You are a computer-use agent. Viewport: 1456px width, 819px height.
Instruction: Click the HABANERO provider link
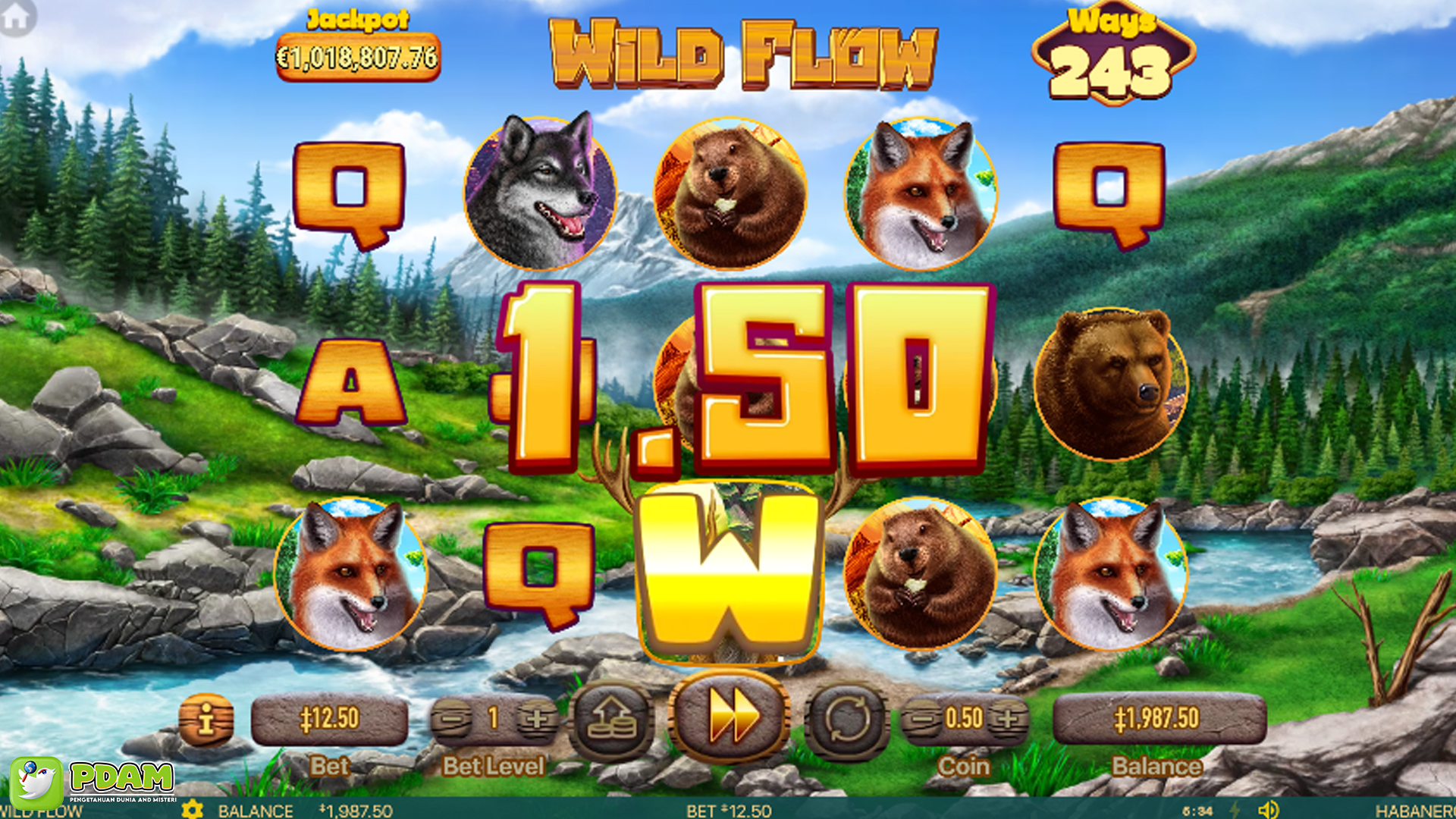tap(1426, 811)
